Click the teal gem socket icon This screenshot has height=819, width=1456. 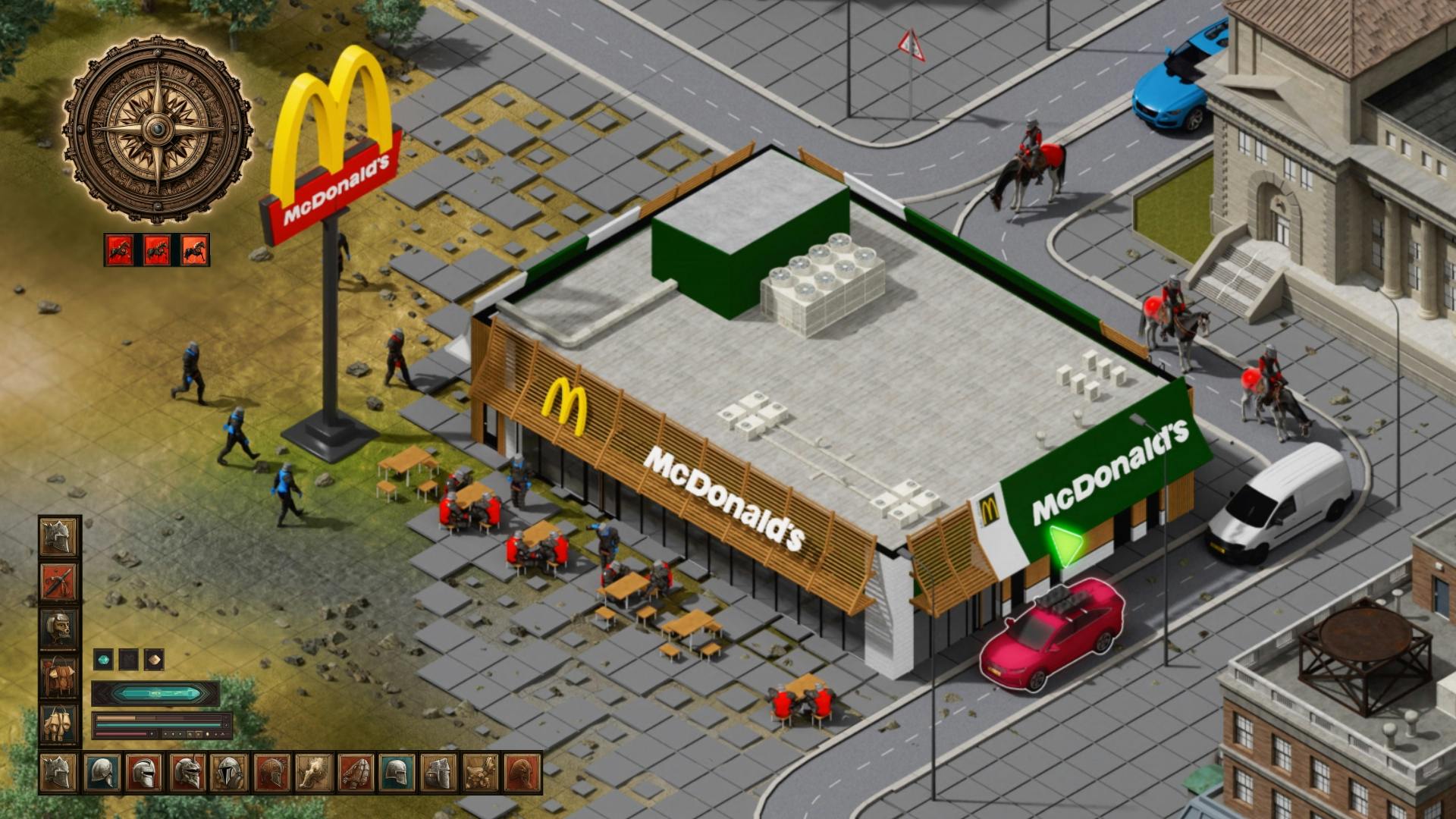(104, 660)
